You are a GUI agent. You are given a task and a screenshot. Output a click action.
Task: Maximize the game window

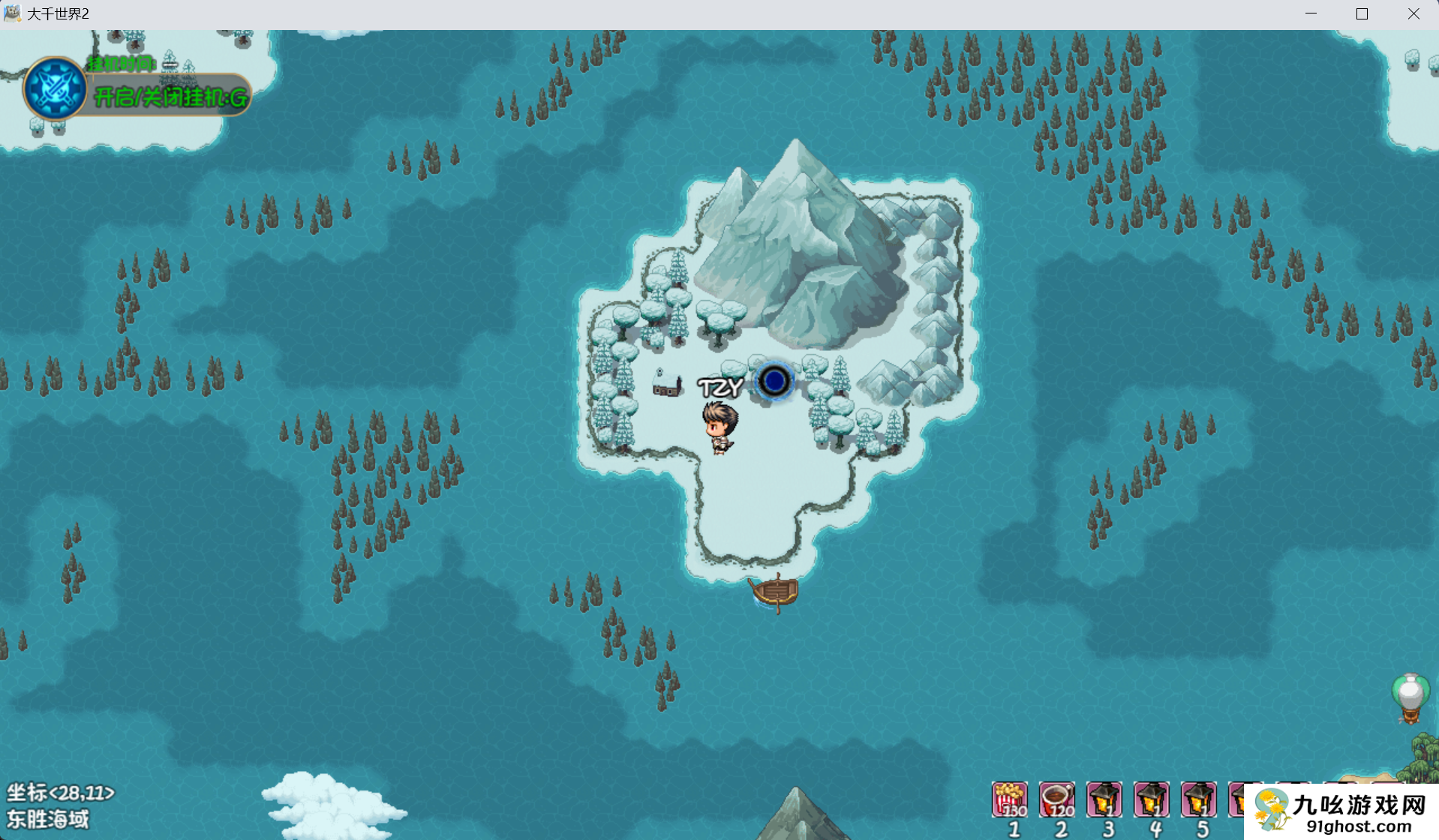(x=1362, y=13)
